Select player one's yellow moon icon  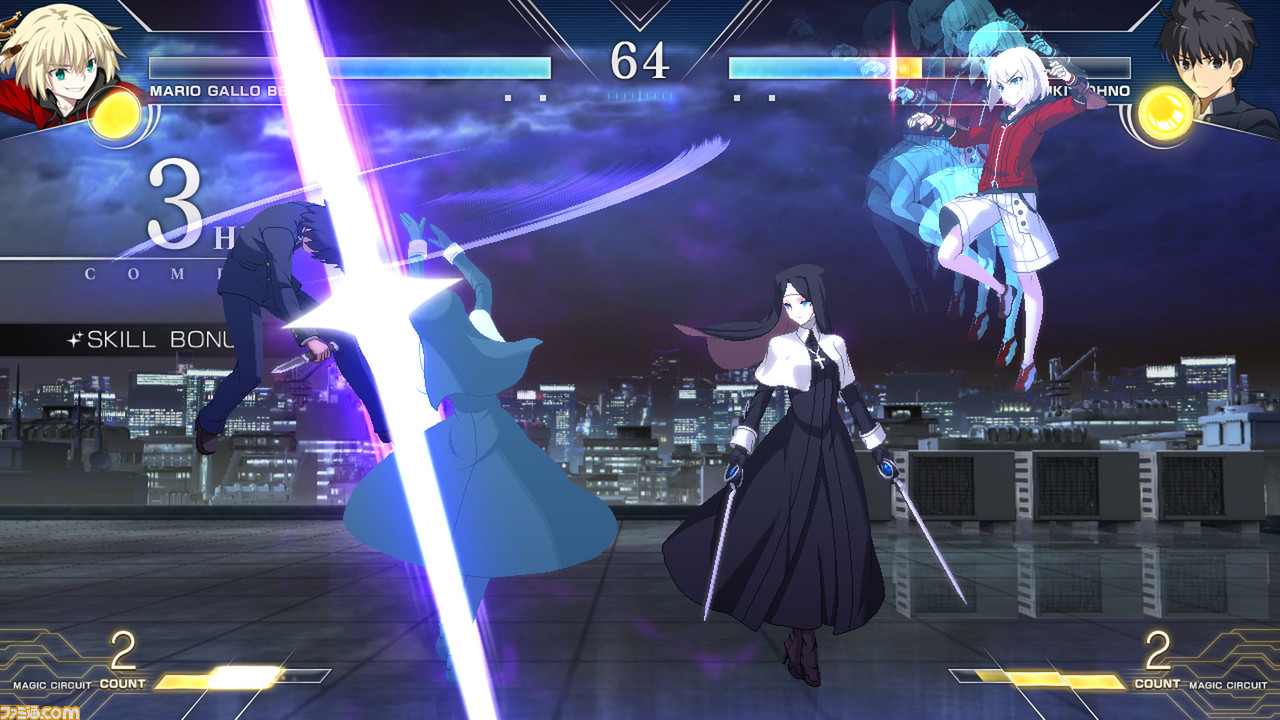113,112
